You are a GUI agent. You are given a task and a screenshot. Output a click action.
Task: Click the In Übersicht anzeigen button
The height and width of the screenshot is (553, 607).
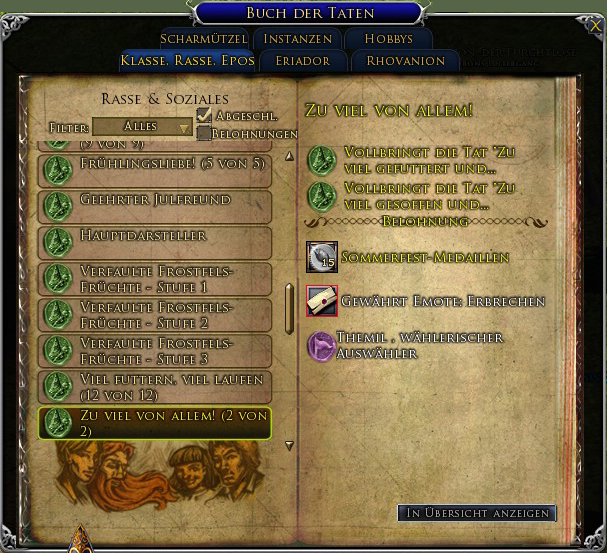tap(478, 513)
